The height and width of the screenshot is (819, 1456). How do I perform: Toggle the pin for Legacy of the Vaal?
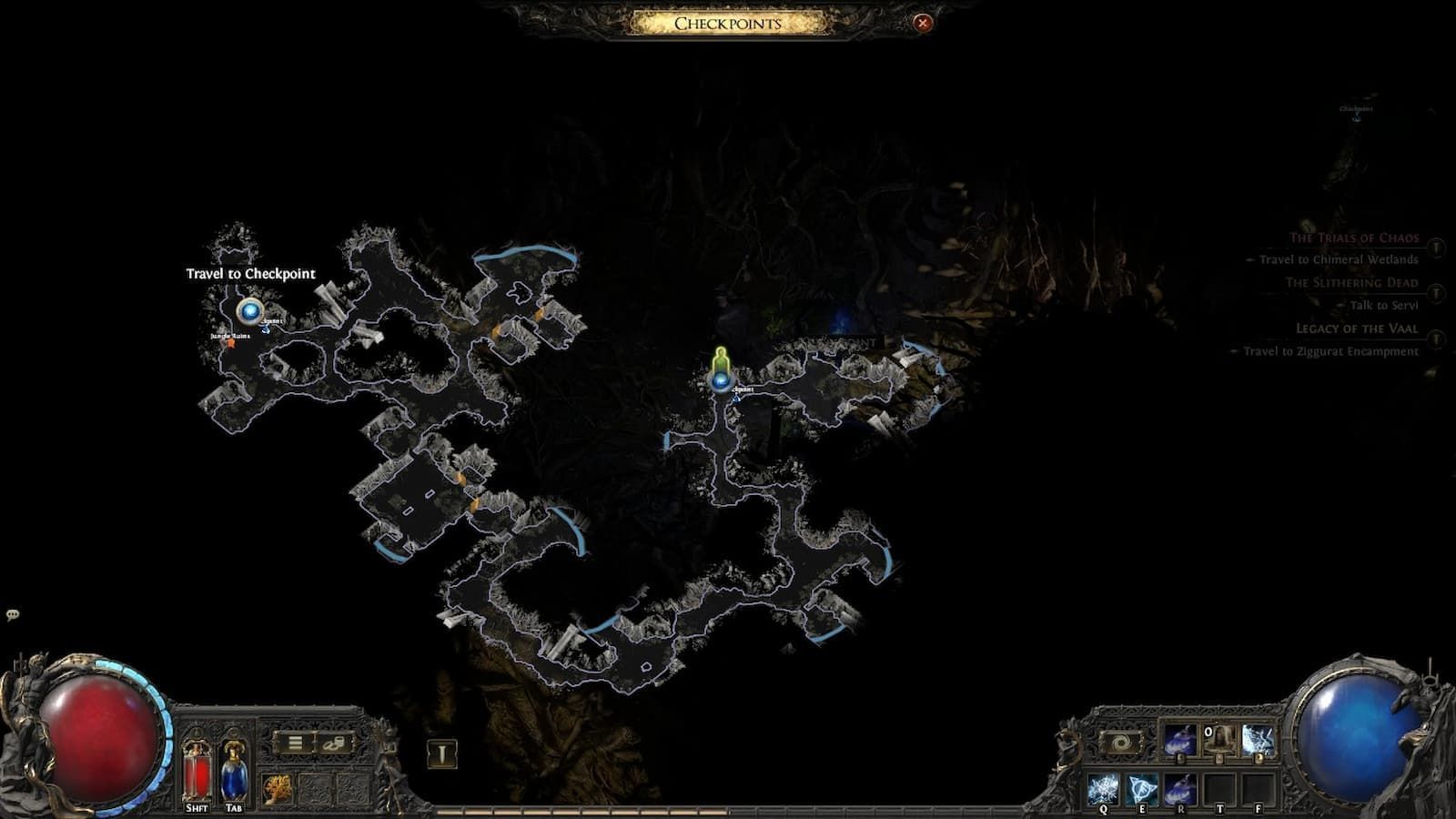coord(1436,337)
